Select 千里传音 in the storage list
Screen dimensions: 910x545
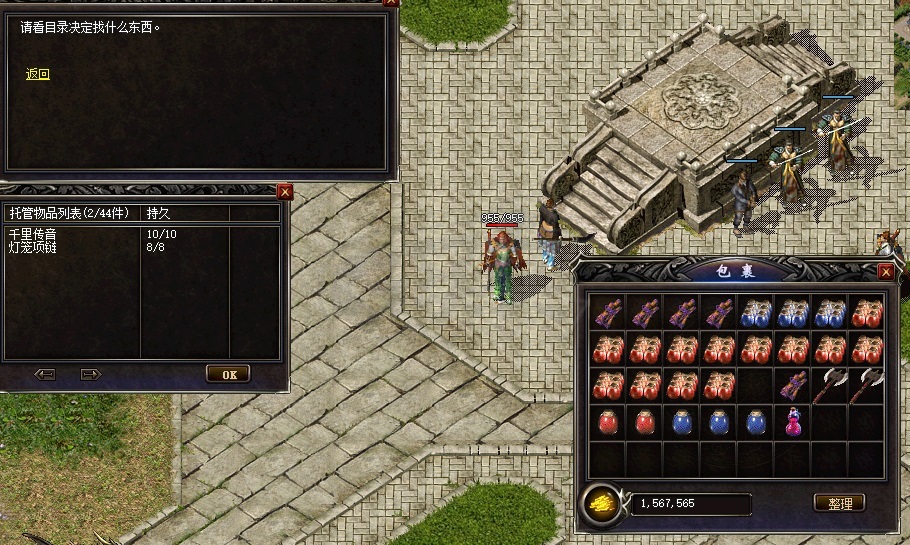33,234
